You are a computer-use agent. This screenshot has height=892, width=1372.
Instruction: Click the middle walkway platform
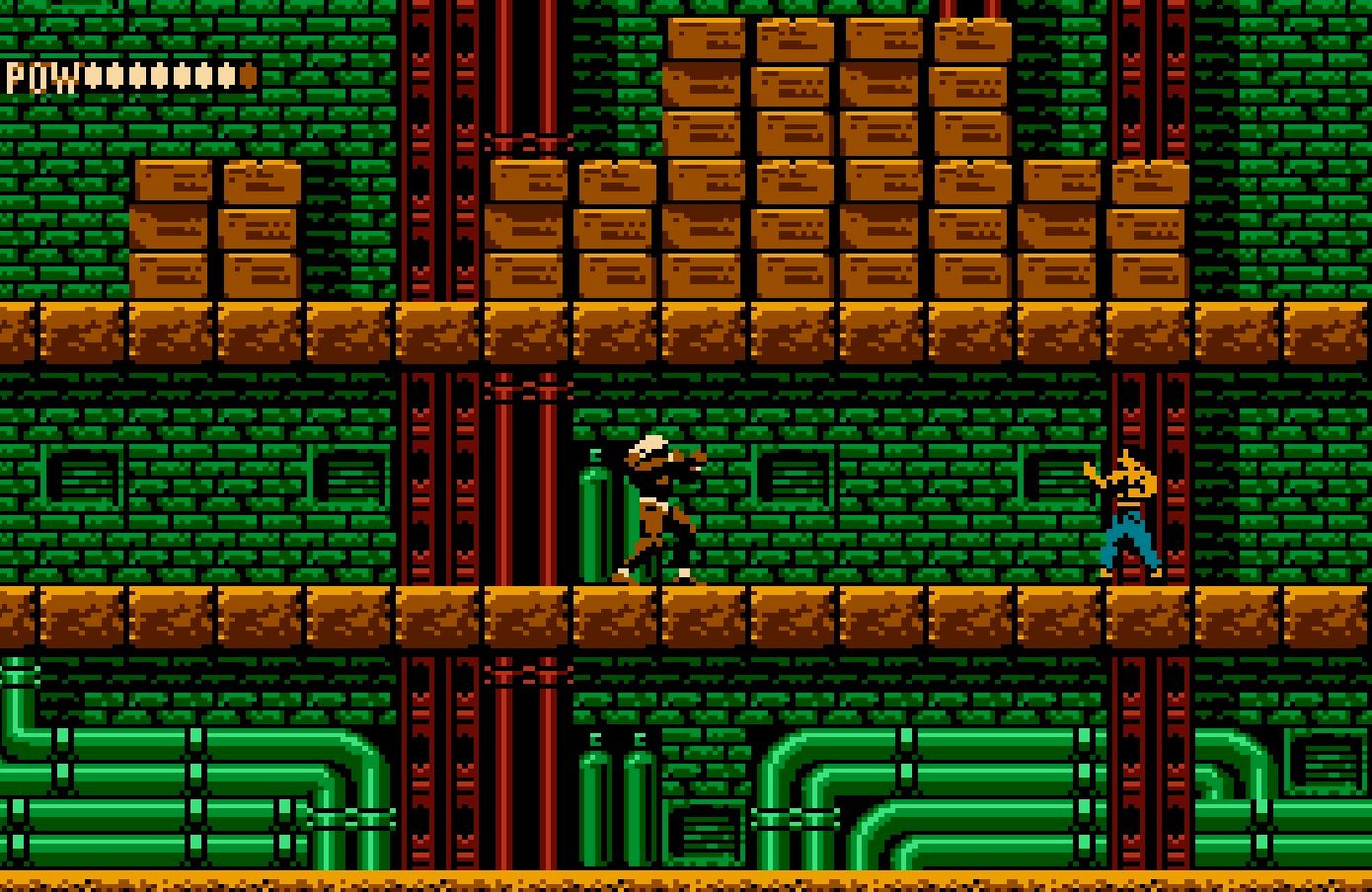(x=686, y=612)
